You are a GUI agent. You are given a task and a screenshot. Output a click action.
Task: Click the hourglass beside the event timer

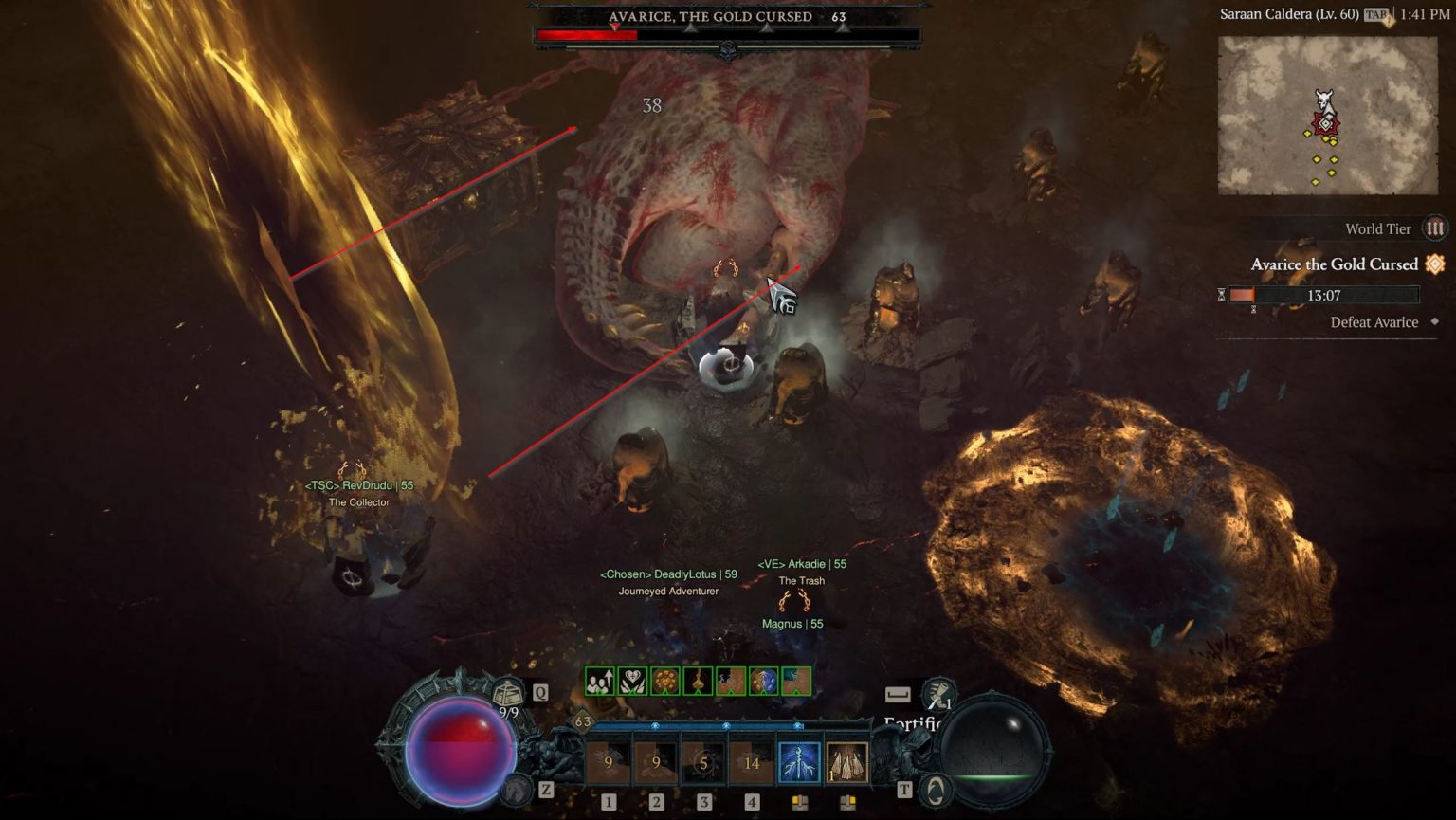pos(1221,295)
